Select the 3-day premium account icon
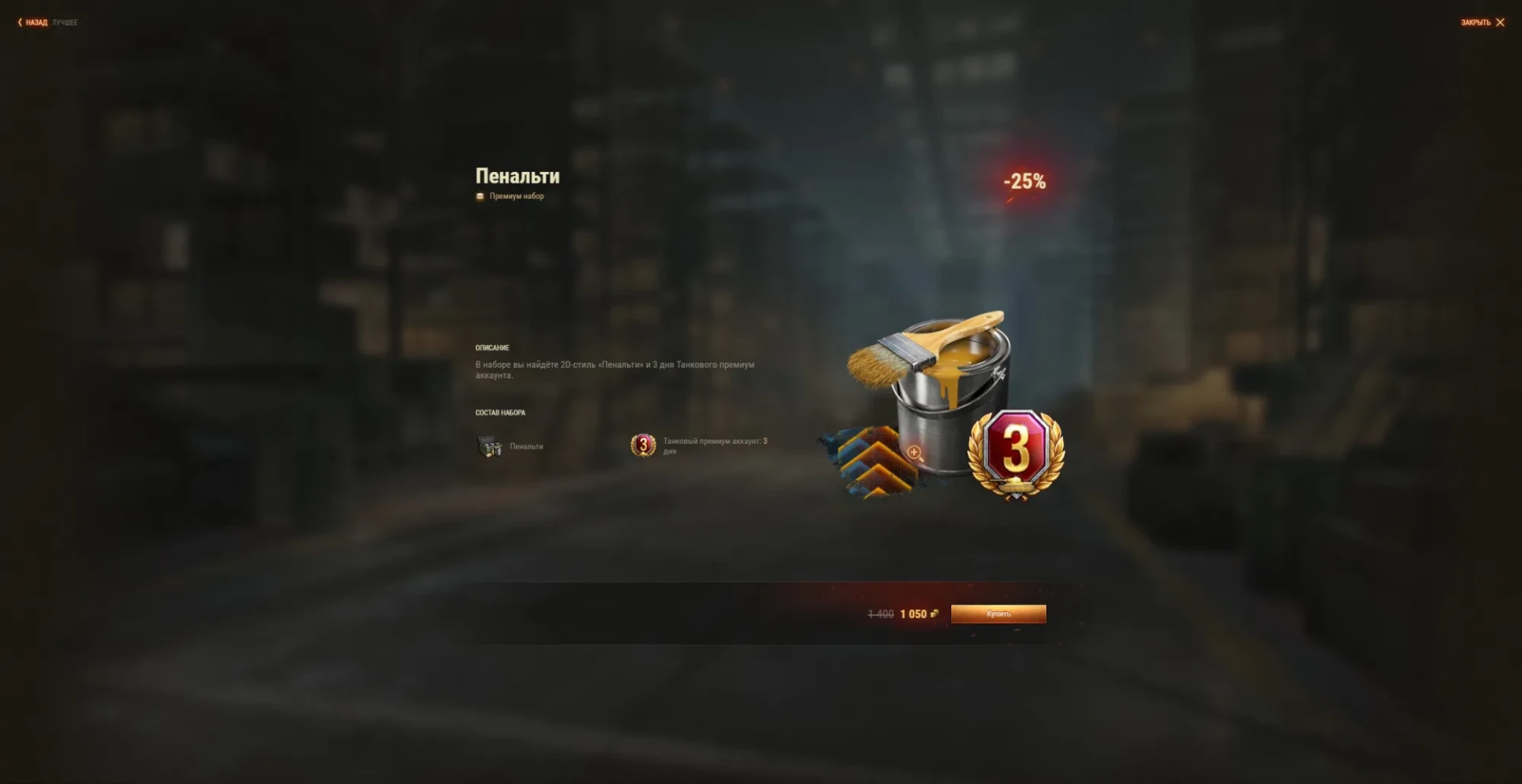1522x784 pixels. [643, 446]
